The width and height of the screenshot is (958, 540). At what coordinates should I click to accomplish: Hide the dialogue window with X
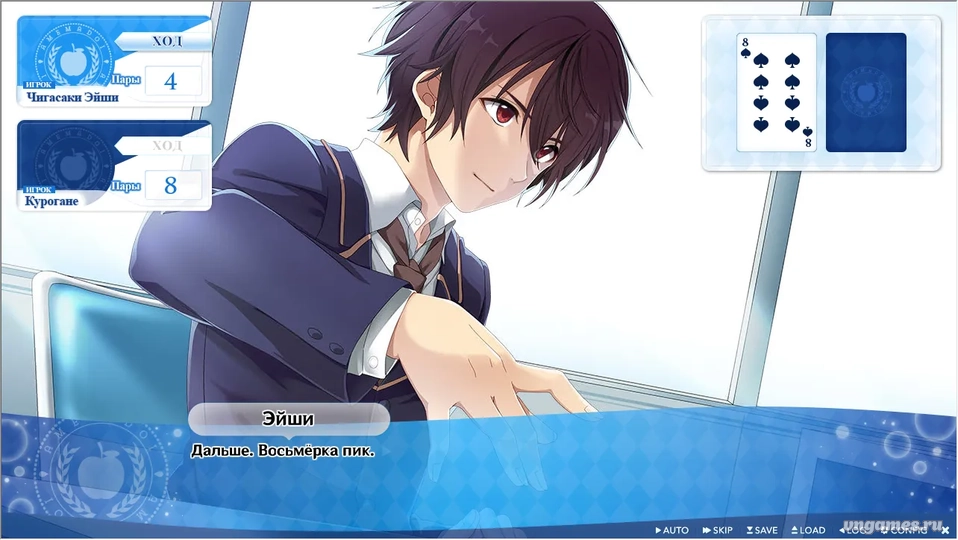tap(945, 530)
